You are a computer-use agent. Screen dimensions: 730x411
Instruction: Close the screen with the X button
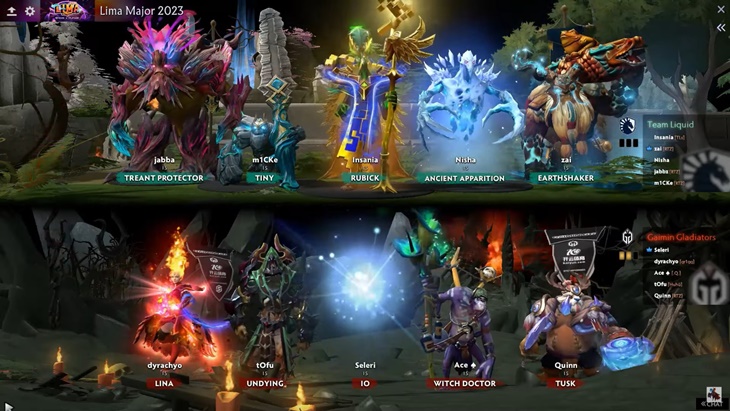720,10
